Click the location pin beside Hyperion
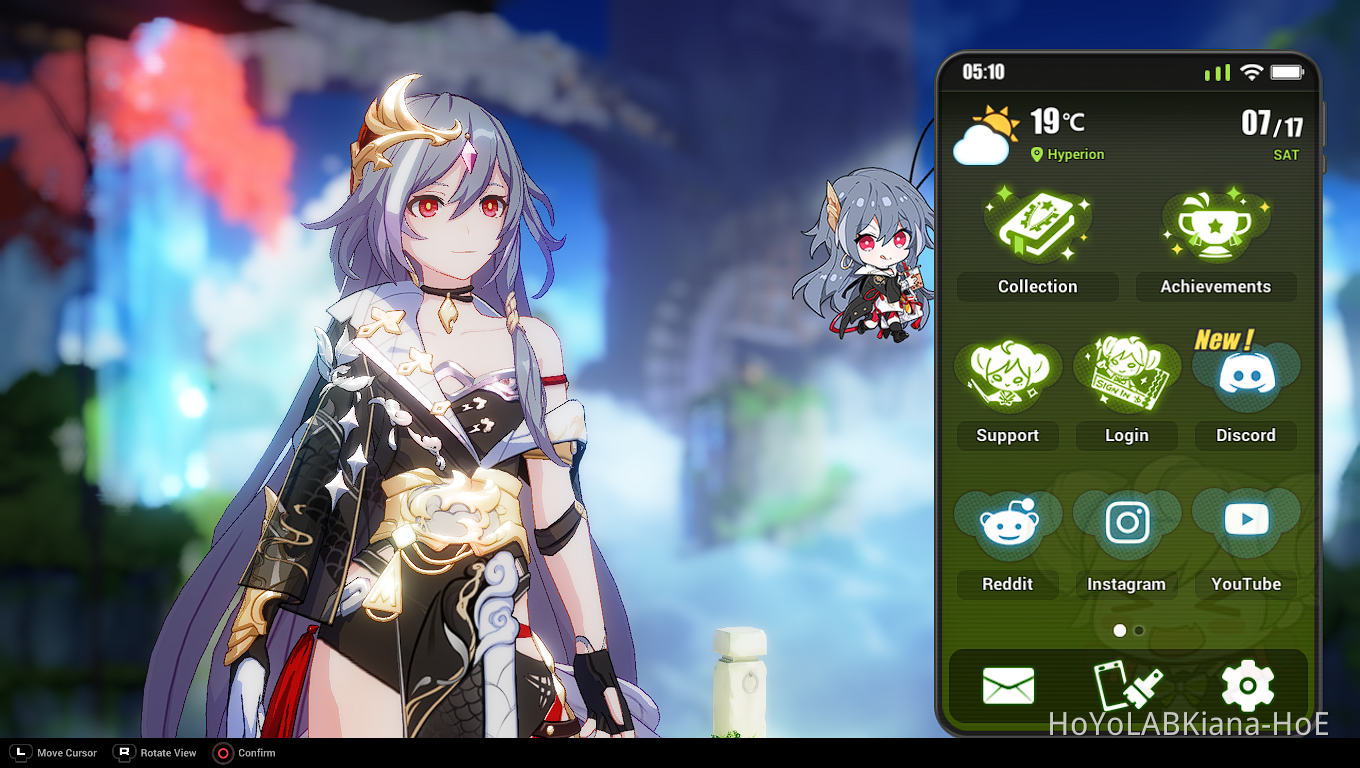1360x768 pixels. point(1036,155)
